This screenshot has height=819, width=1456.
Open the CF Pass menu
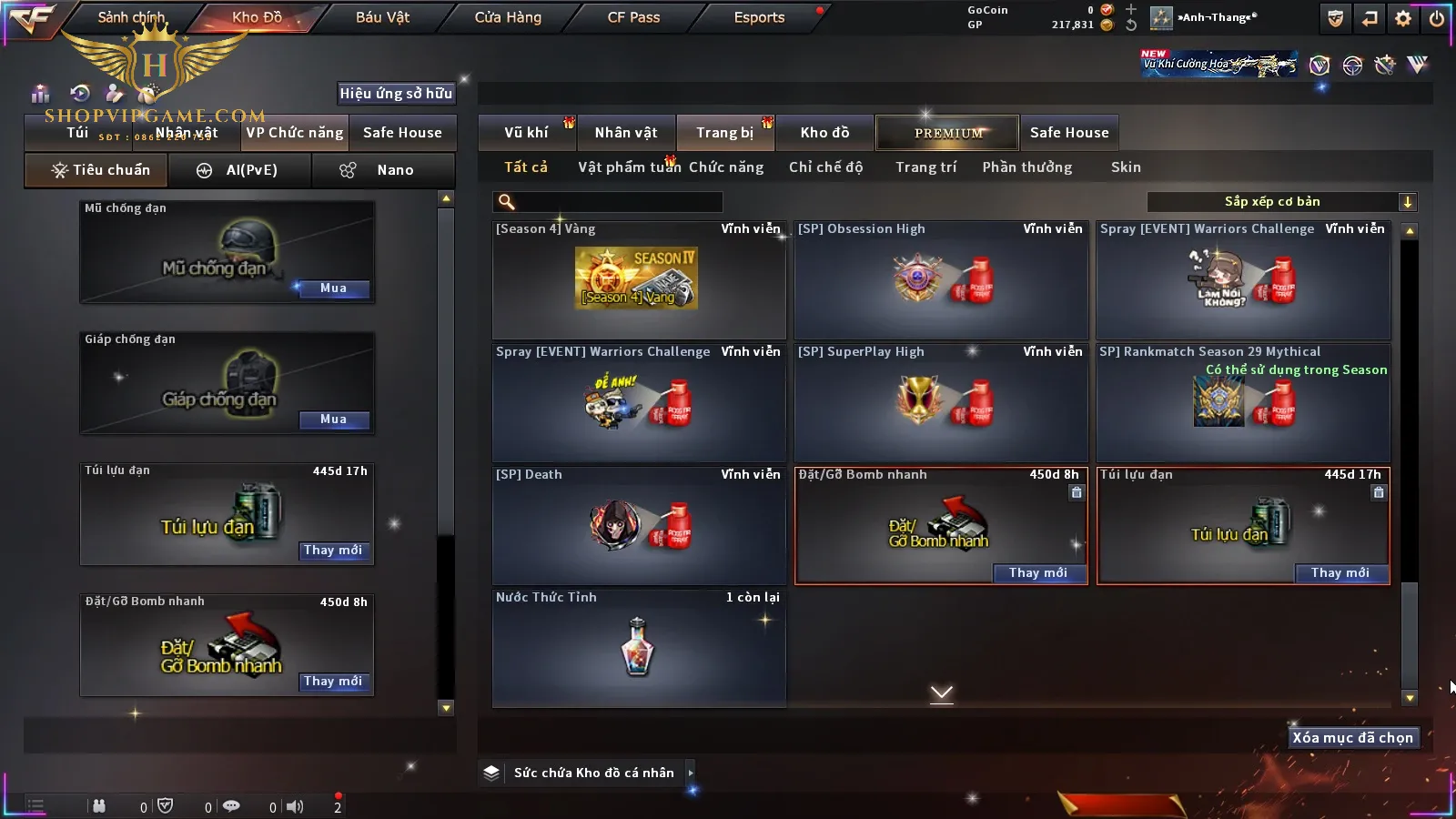(633, 17)
